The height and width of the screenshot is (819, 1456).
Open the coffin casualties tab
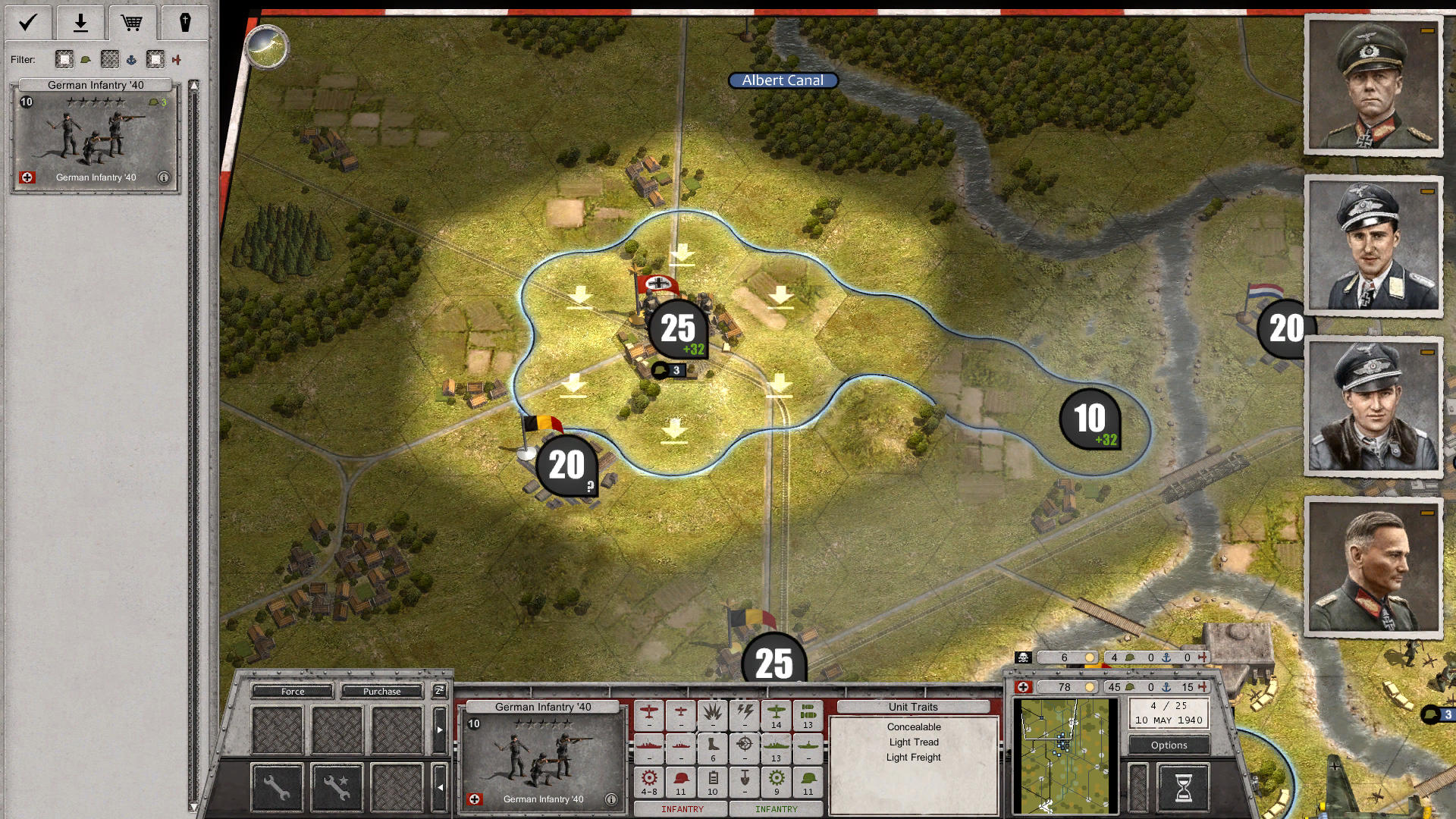pyautogui.click(x=186, y=22)
